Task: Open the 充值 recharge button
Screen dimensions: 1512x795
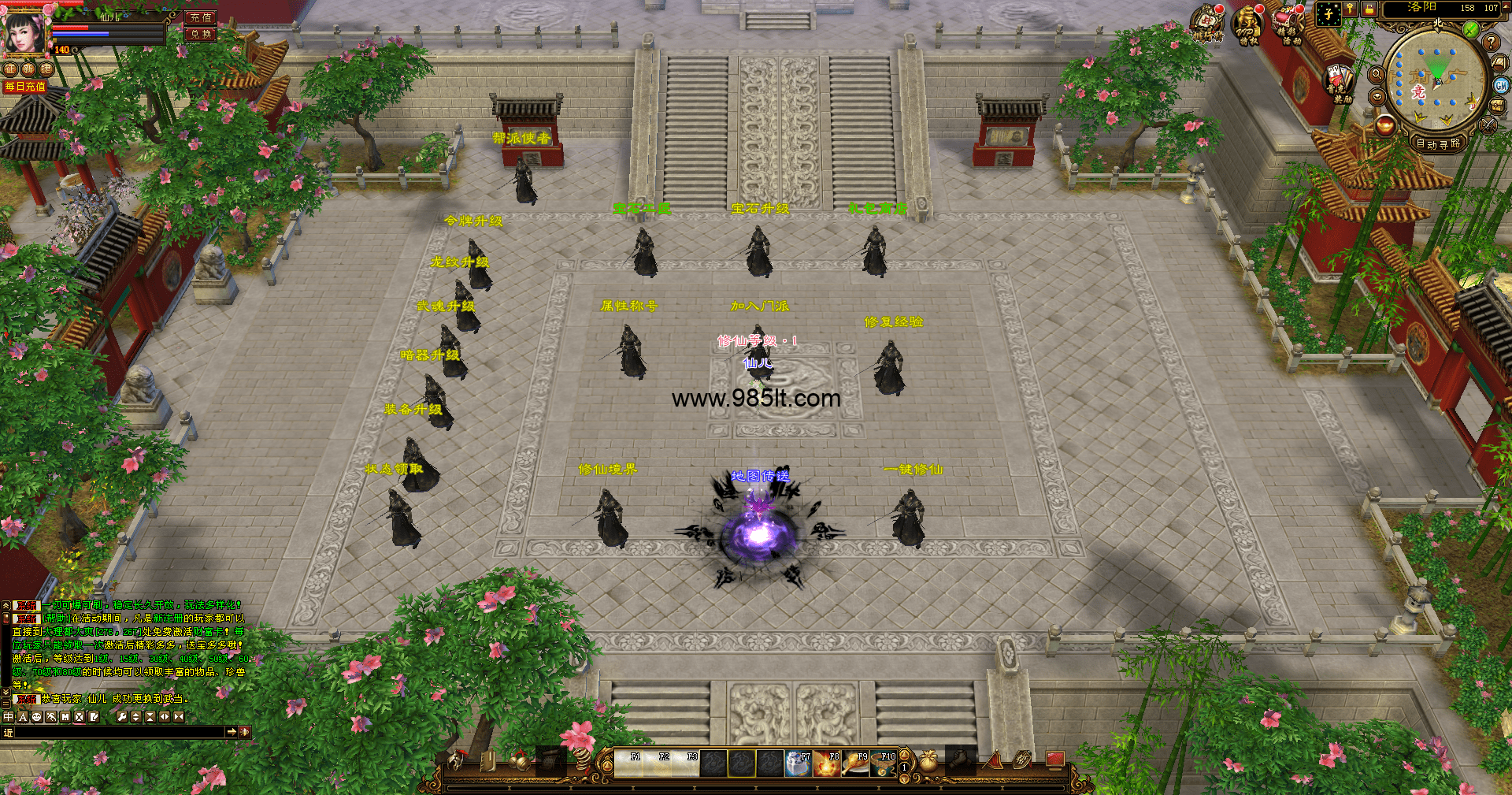Action: (201, 17)
